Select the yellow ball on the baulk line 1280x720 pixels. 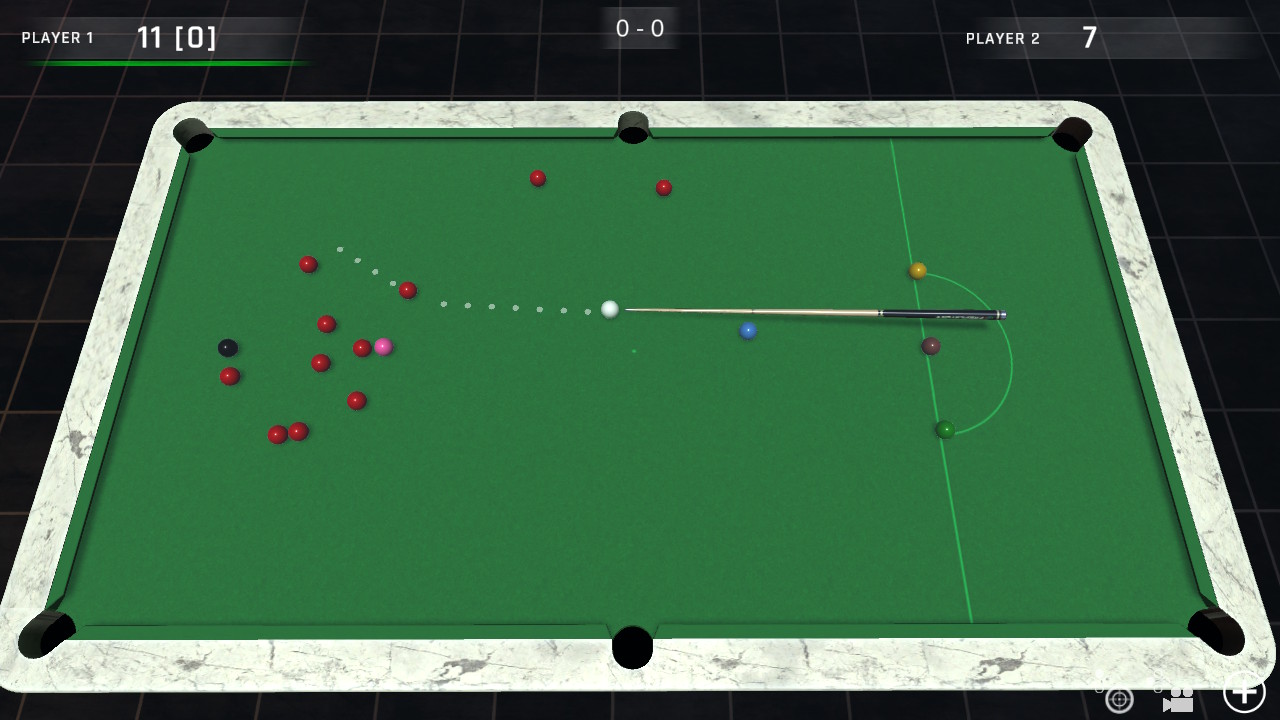(916, 270)
